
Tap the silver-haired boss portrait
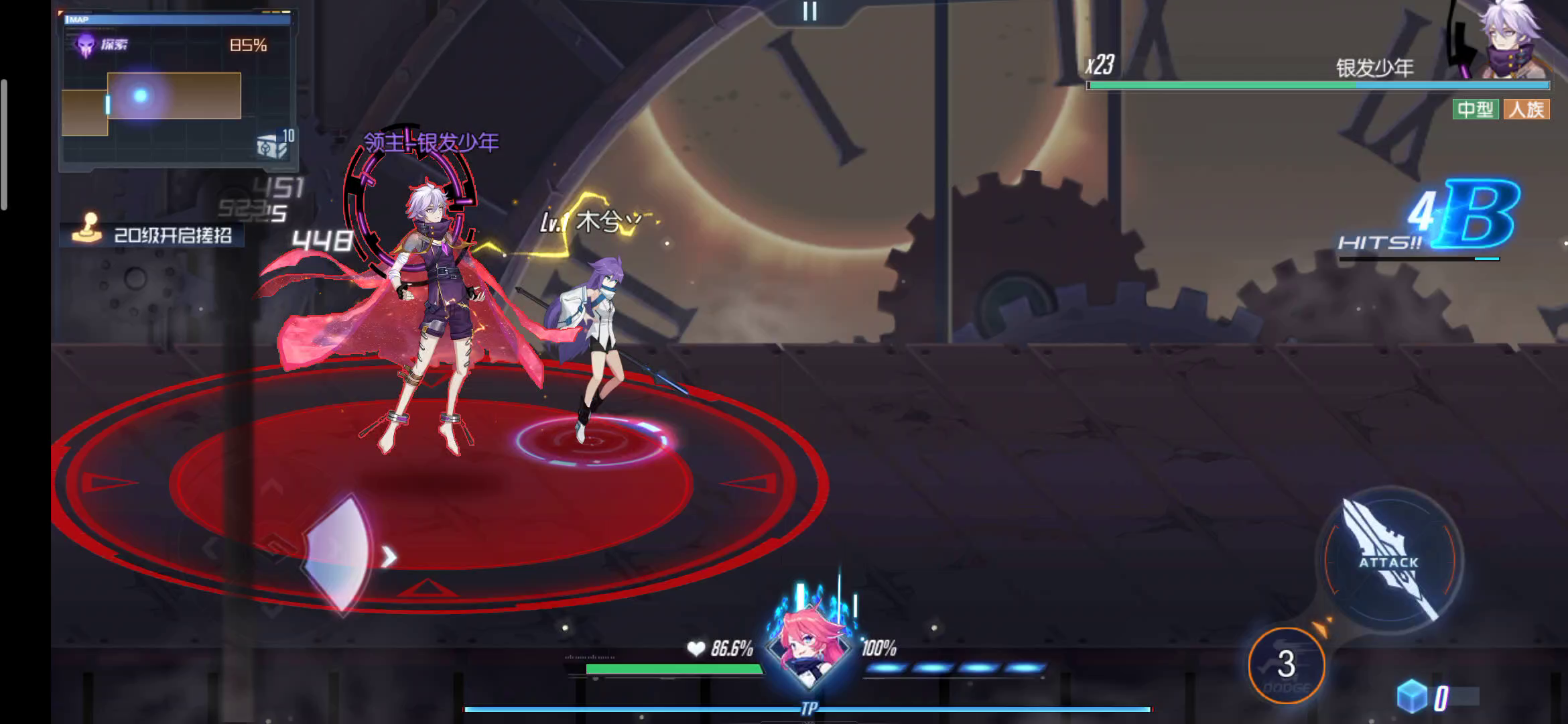[1516, 40]
